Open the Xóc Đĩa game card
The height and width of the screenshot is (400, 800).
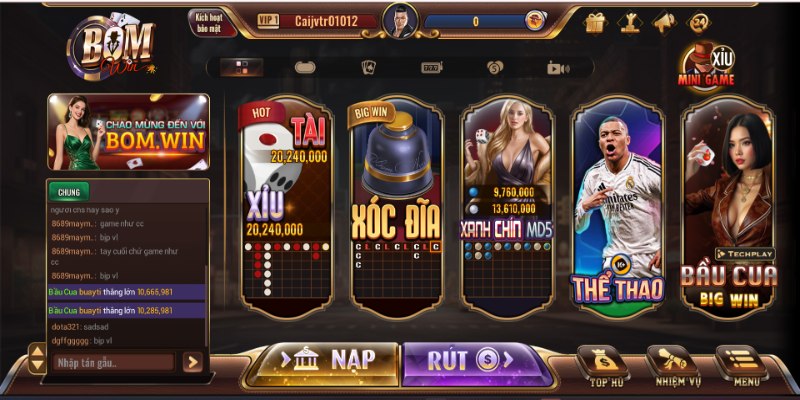pyautogui.click(x=396, y=205)
